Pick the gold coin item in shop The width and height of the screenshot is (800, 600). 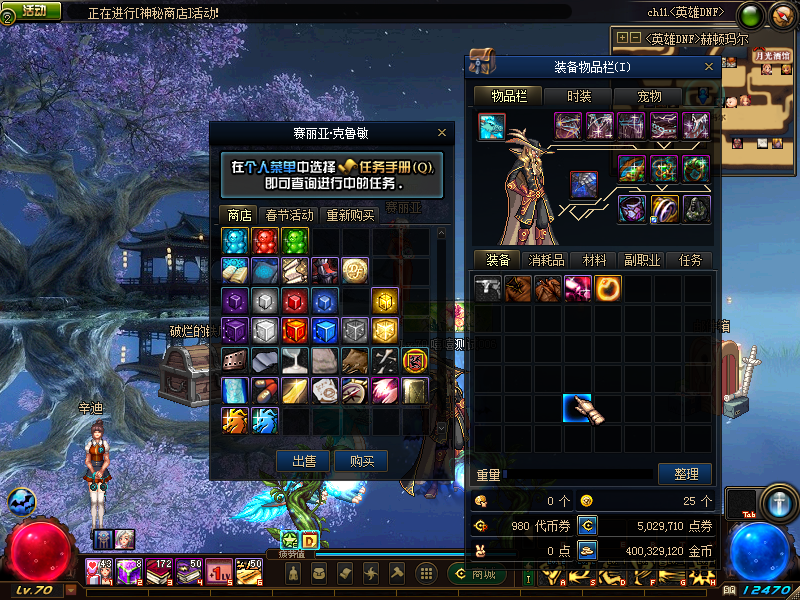click(355, 270)
